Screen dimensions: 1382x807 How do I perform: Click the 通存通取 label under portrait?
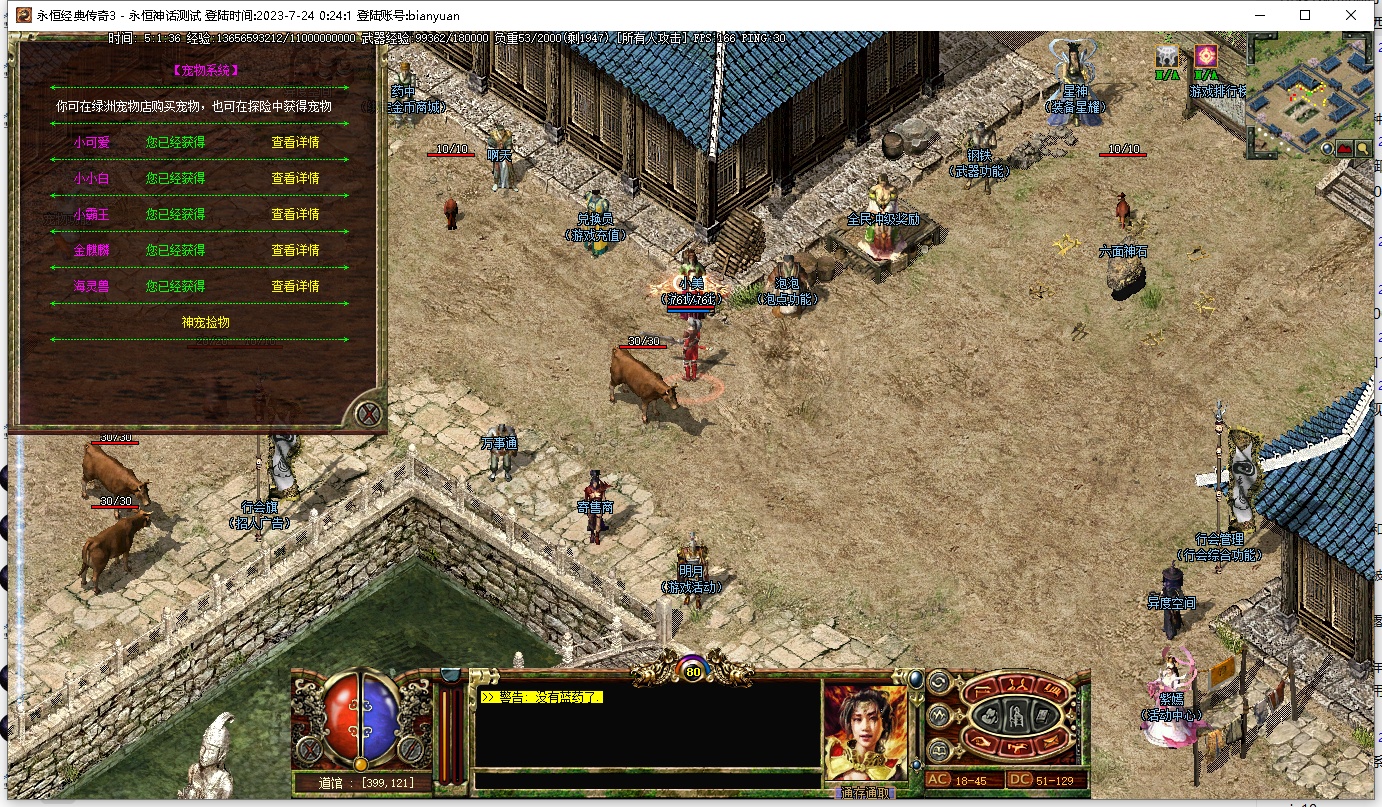866,793
